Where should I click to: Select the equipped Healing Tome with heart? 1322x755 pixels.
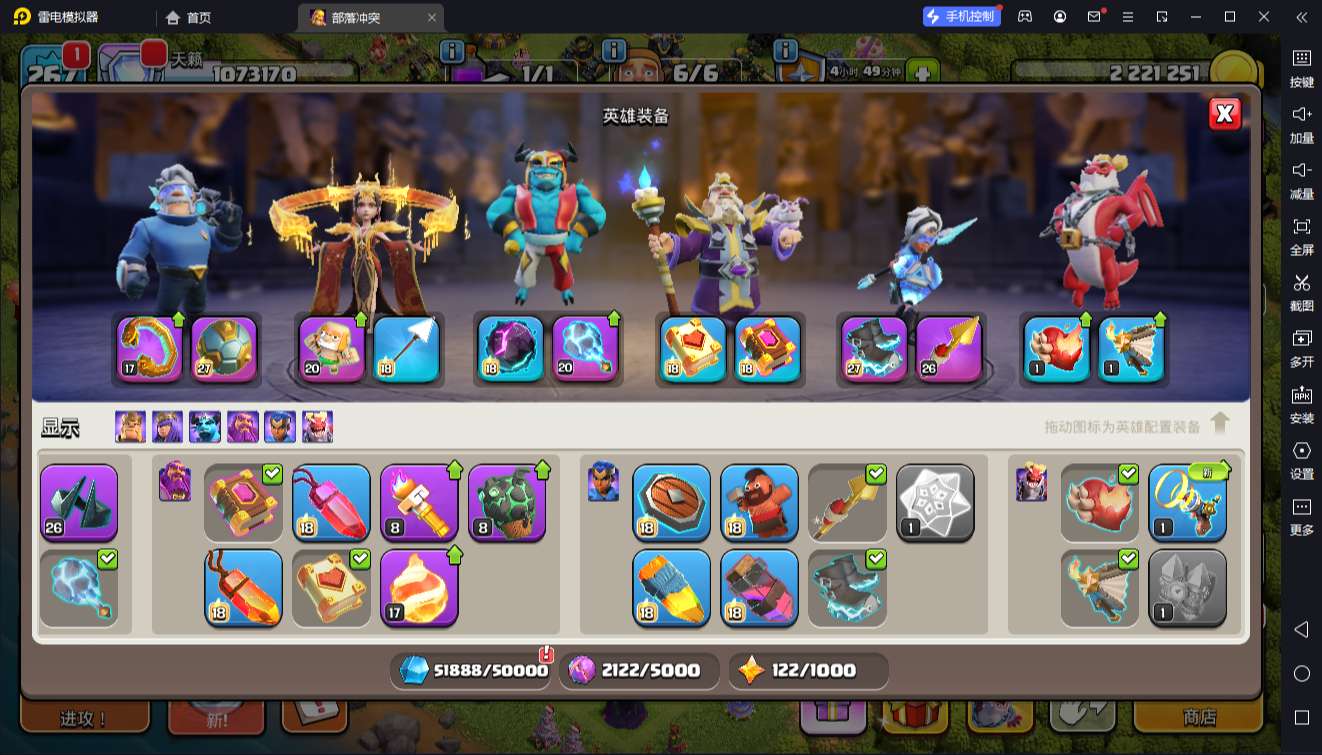pyautogui.click(x=693, y=349)
